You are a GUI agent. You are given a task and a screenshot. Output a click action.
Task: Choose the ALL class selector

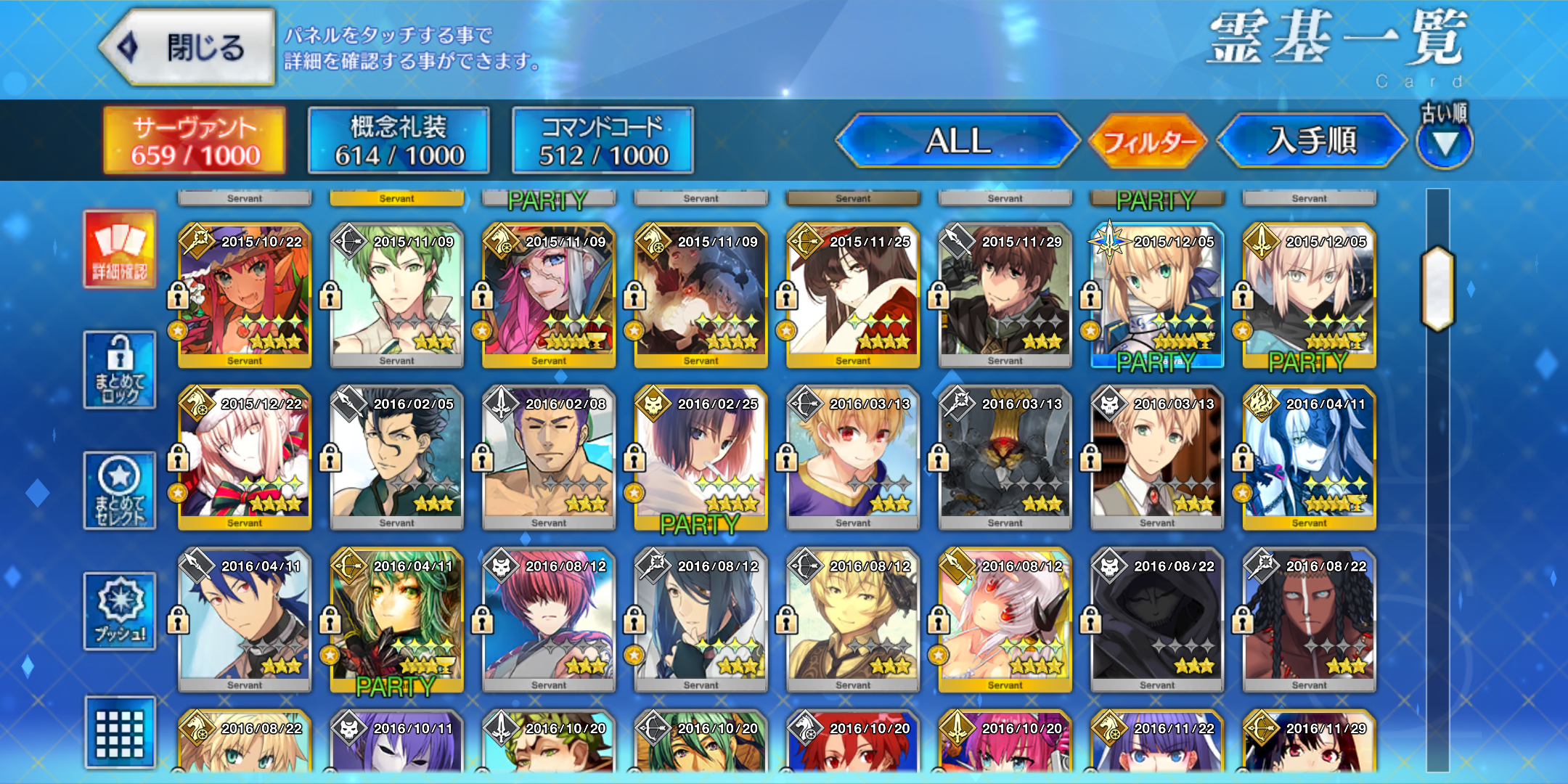(x=958, y=140)
